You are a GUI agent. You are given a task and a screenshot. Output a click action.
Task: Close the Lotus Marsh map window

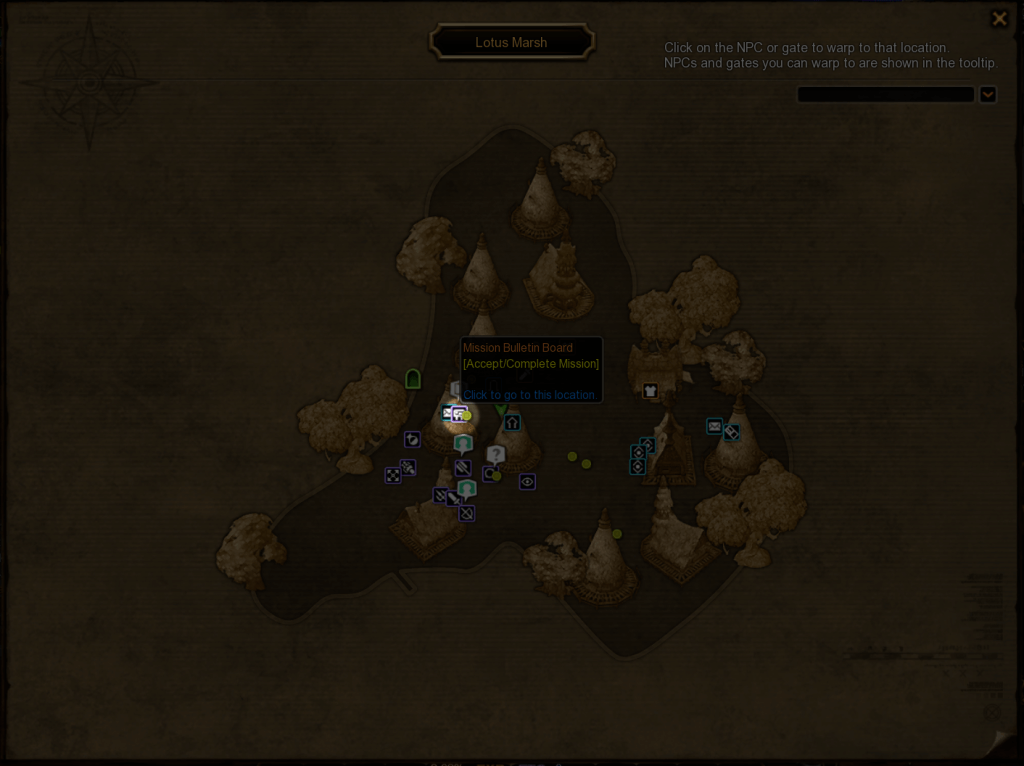pos(998,19)
